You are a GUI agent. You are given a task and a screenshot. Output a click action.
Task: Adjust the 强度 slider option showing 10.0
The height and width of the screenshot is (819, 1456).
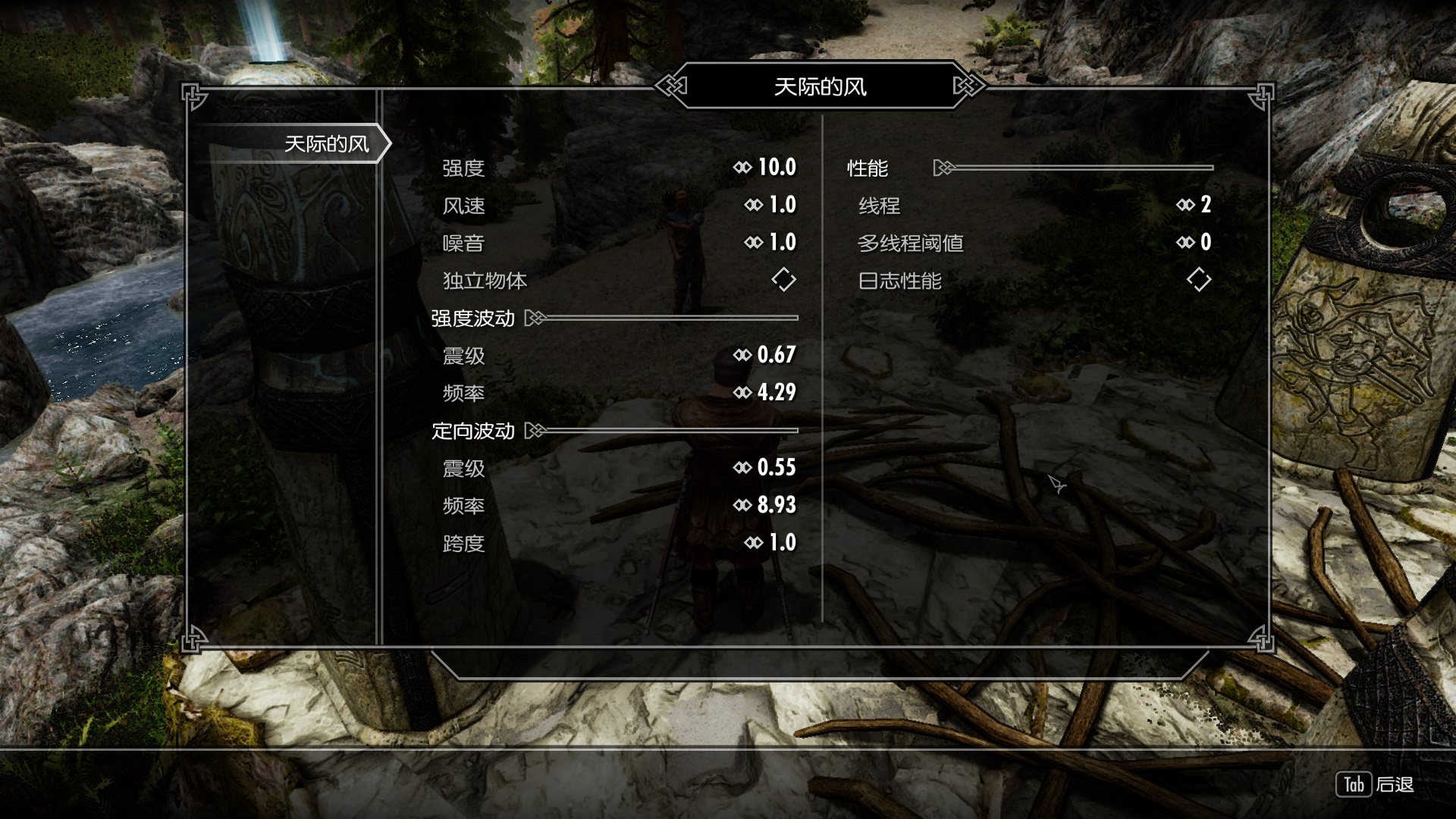point(618,168)
